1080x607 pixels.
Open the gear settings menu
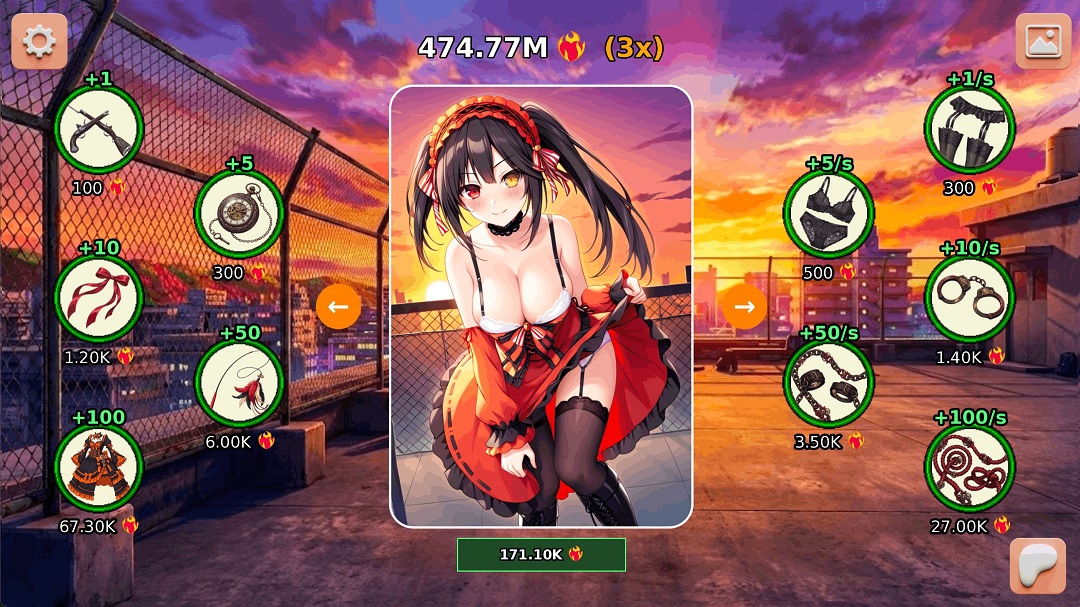click(39, 41)
